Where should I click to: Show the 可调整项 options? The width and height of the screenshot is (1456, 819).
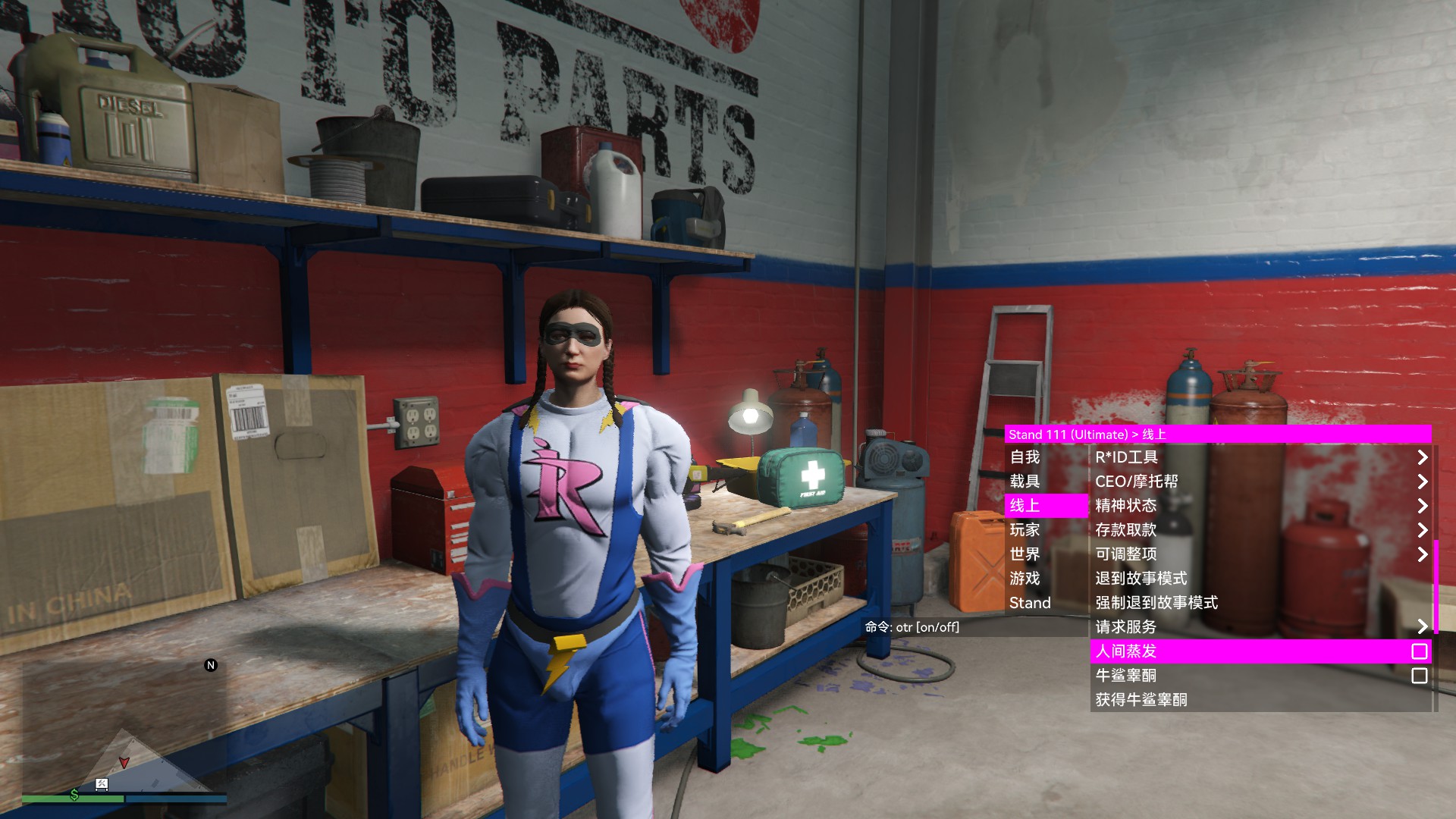[1260, 554]
